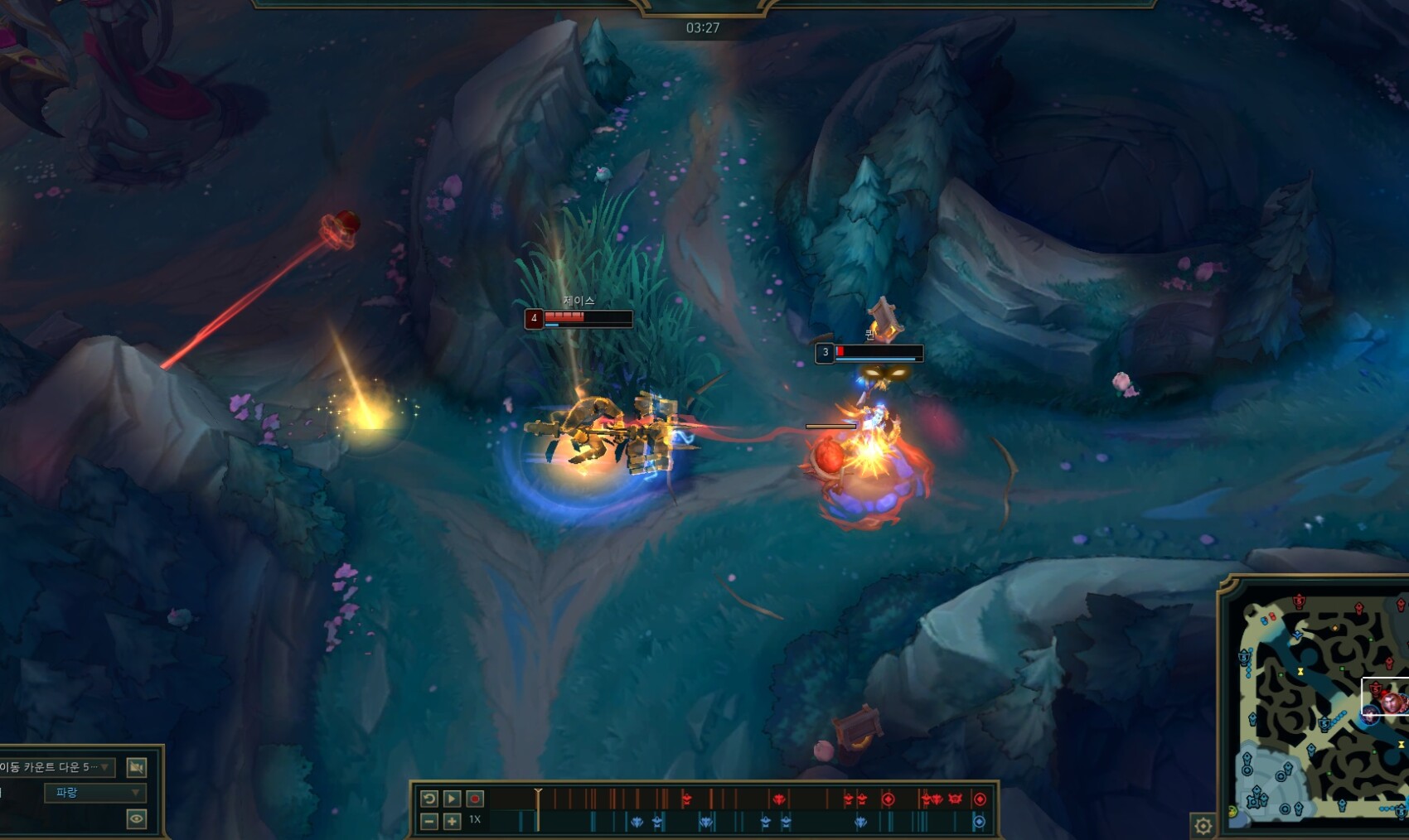
Task: Increase replay speed with the plus button
Action: pos(452,821)
